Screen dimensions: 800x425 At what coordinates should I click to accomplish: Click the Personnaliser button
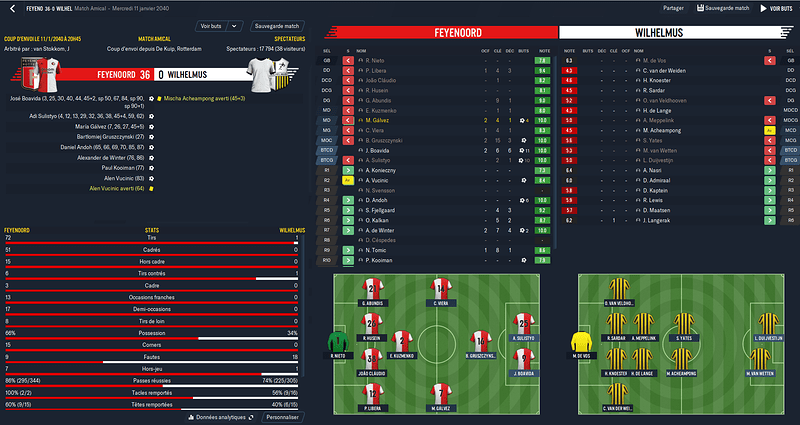point(282,416)
